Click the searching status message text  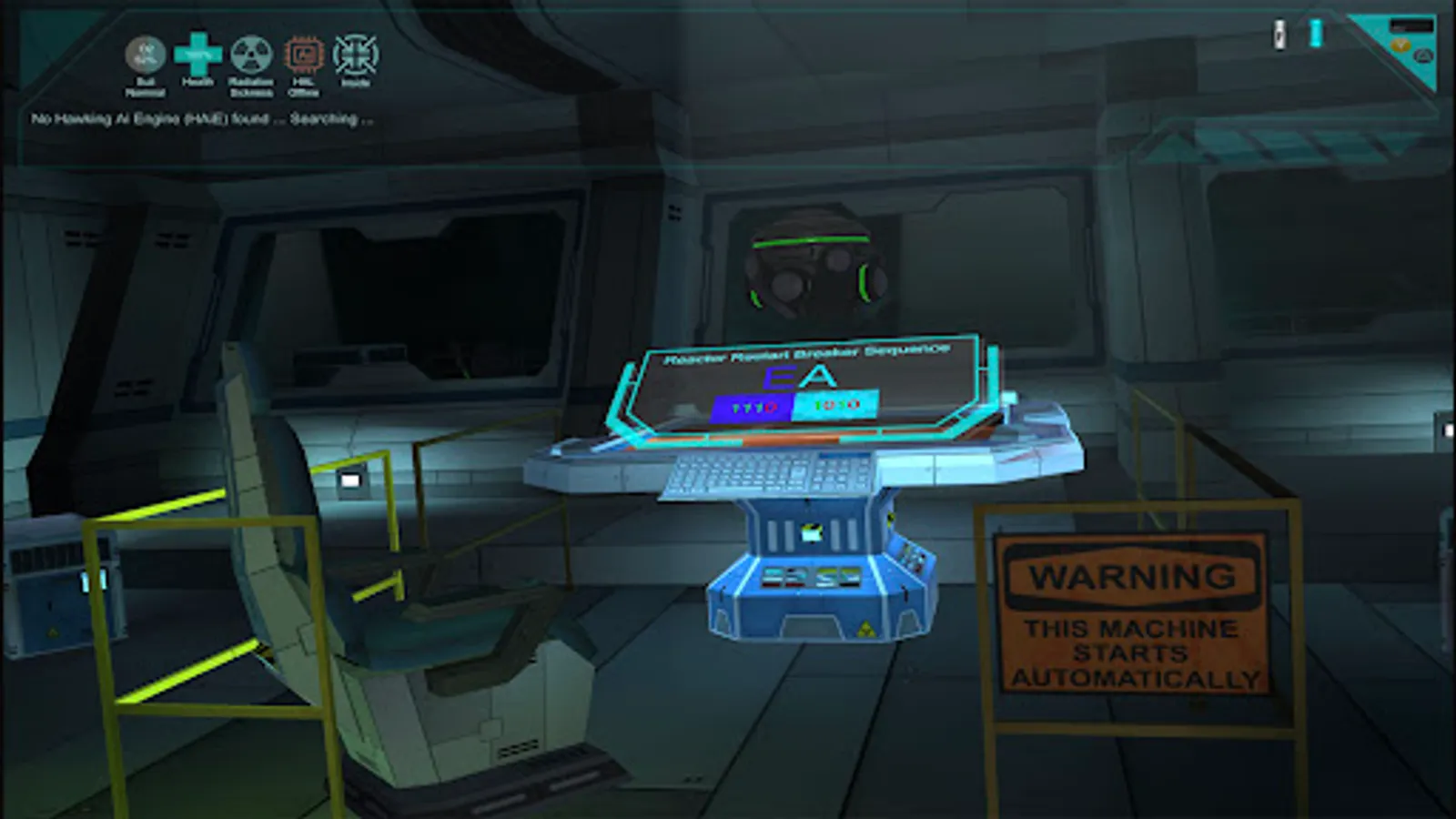click(x=204, y=118)
